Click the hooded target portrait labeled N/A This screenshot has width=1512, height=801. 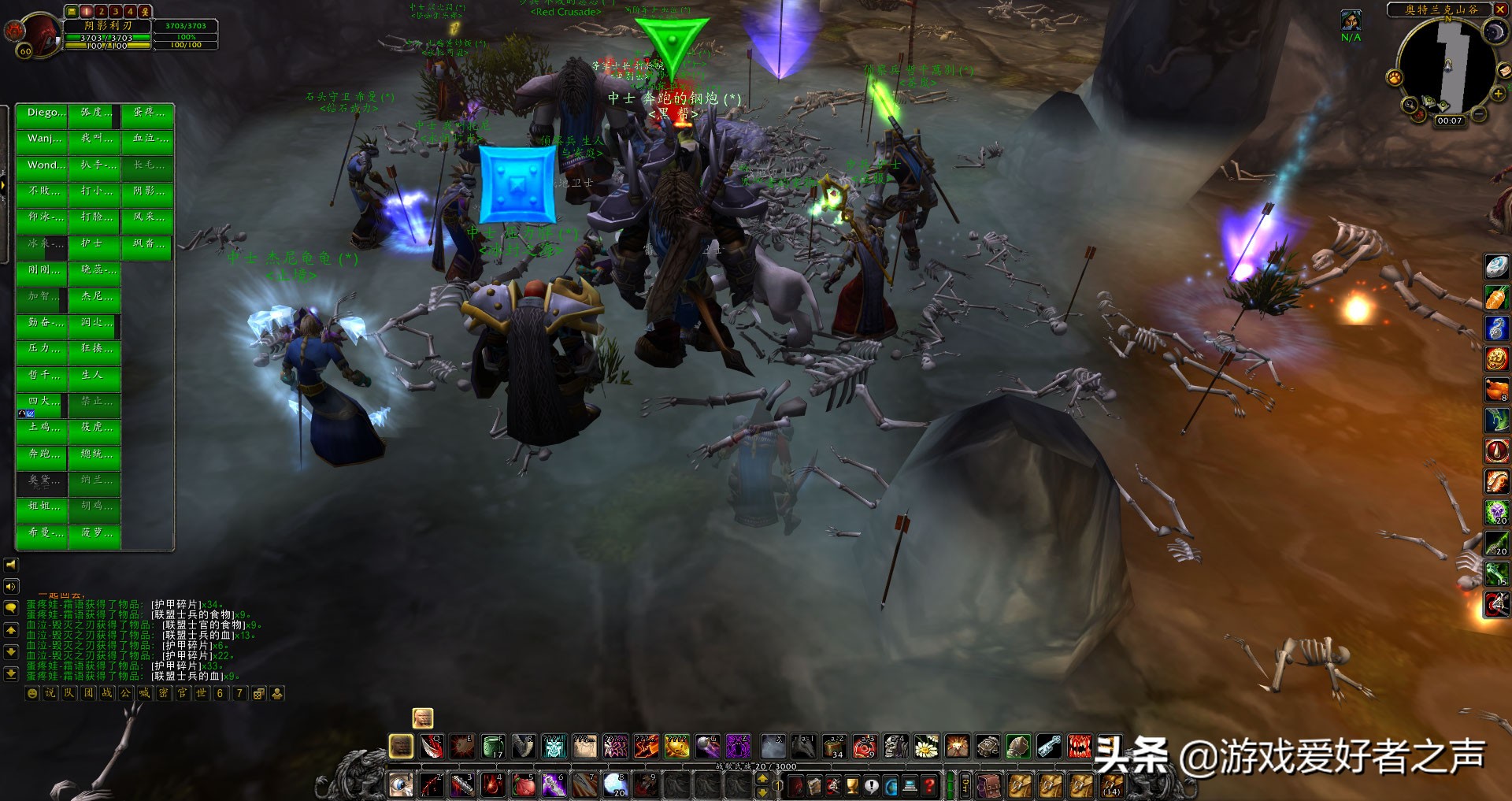1351,20
